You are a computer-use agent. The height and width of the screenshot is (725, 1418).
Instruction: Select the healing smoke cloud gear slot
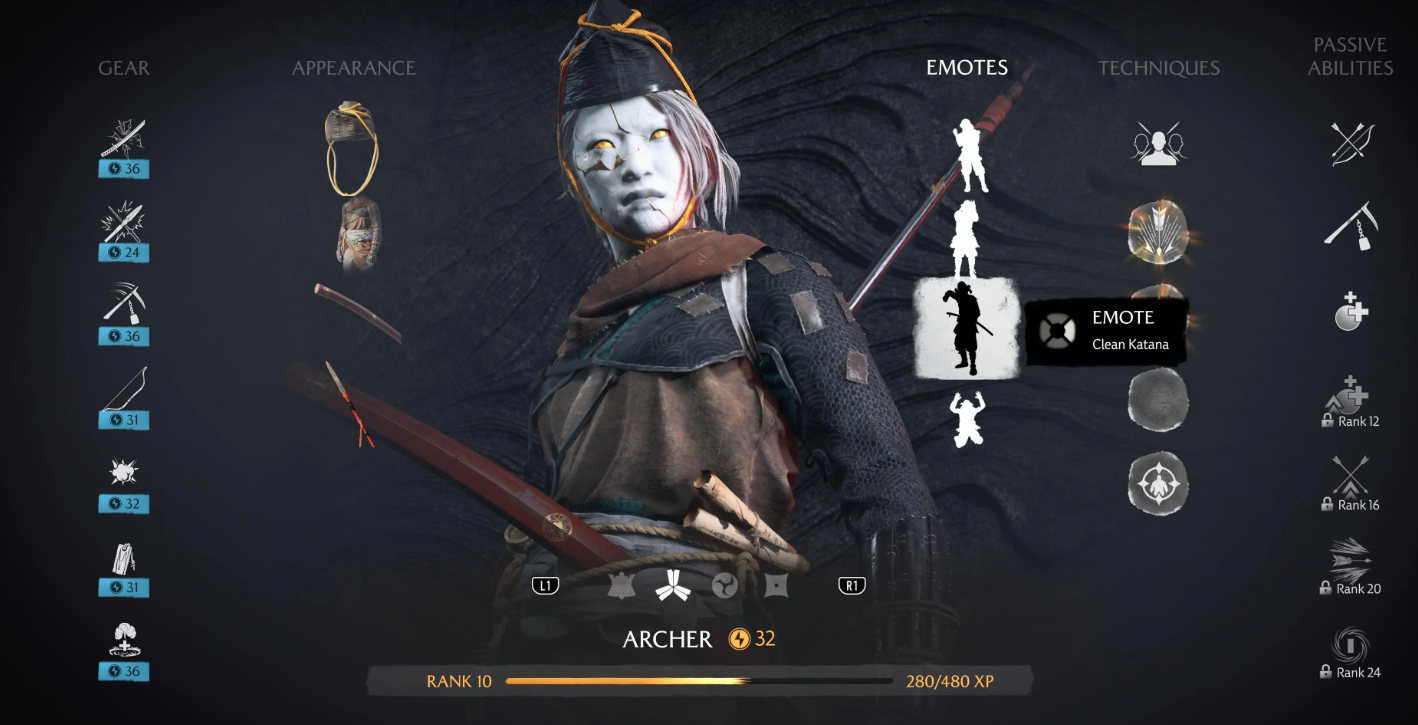[124, 640]
